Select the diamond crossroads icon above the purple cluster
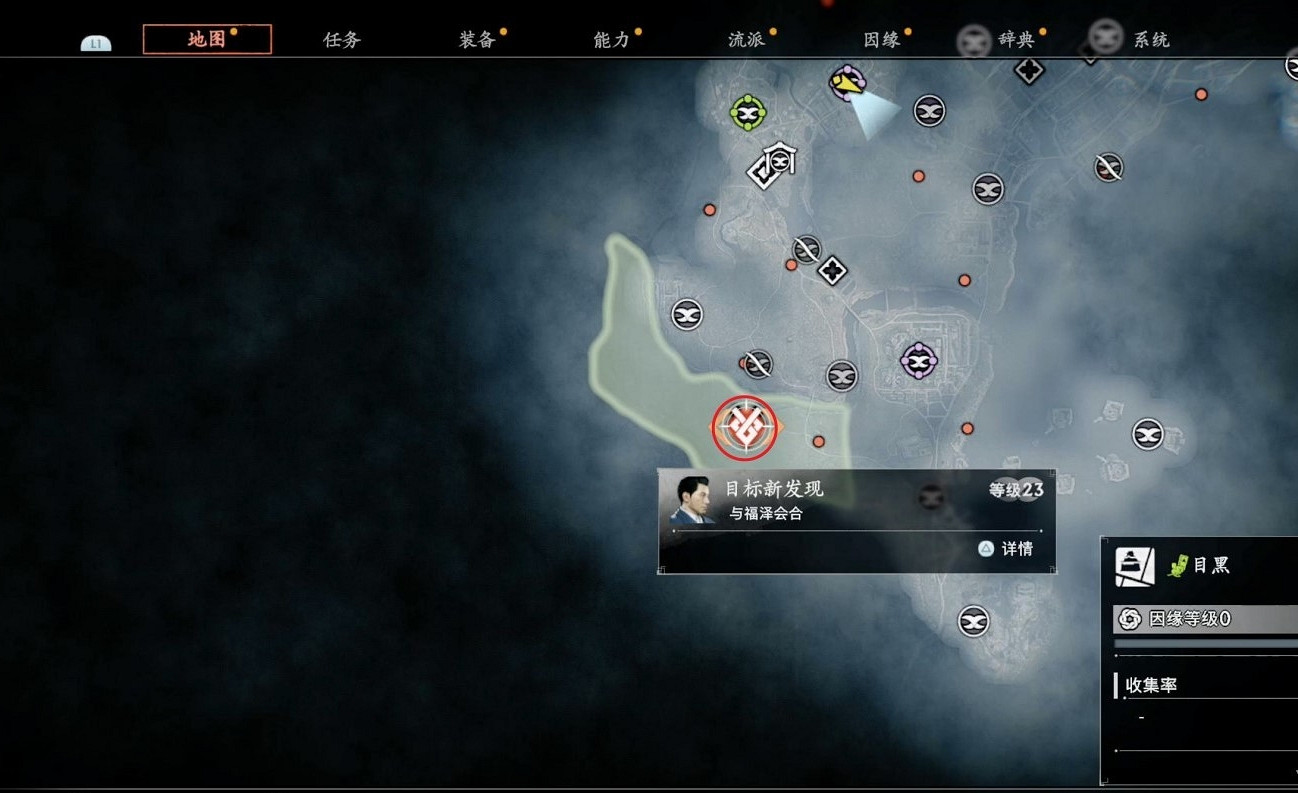The image size is (1298, 793). 833,270
